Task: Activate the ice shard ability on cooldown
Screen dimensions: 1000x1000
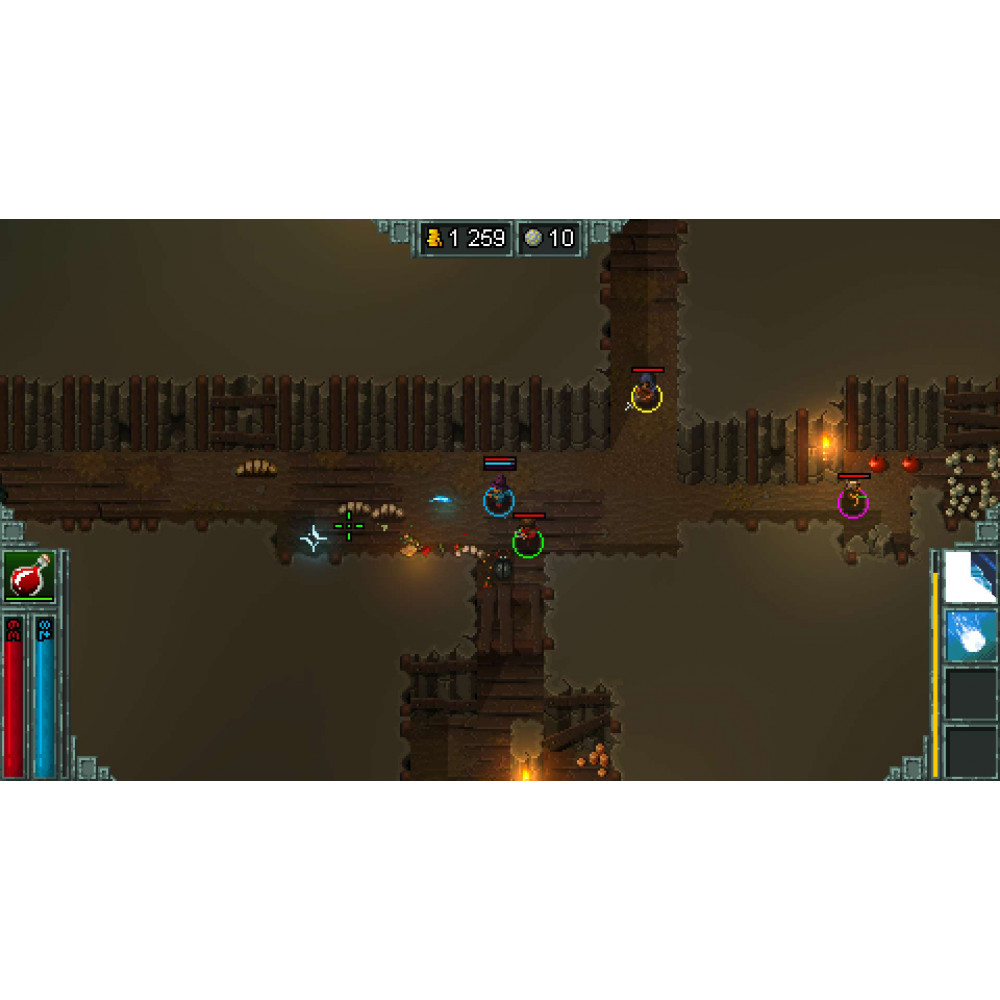Action: coord(970,577)
